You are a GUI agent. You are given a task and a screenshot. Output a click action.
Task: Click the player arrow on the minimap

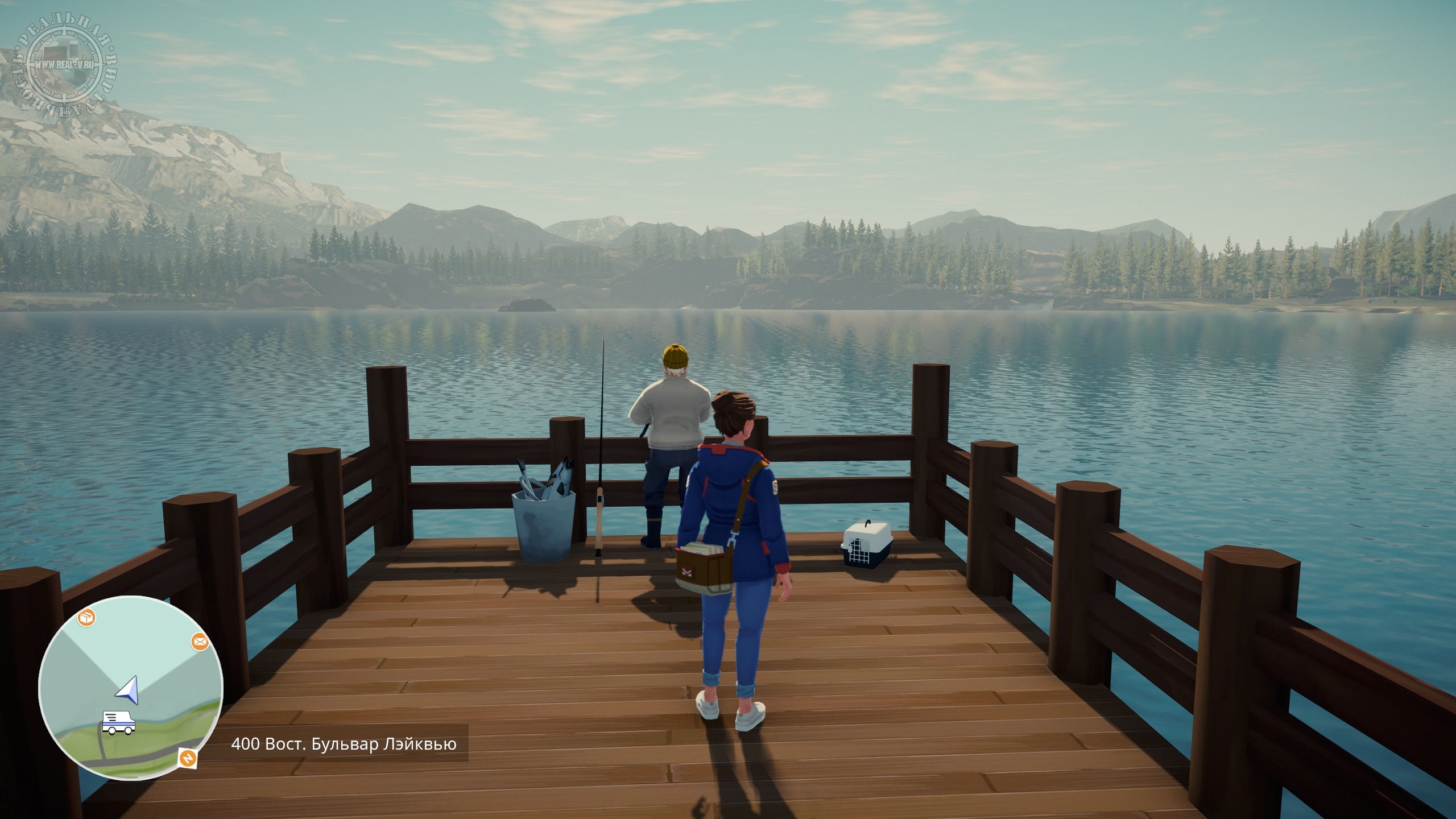pos(129,688)
